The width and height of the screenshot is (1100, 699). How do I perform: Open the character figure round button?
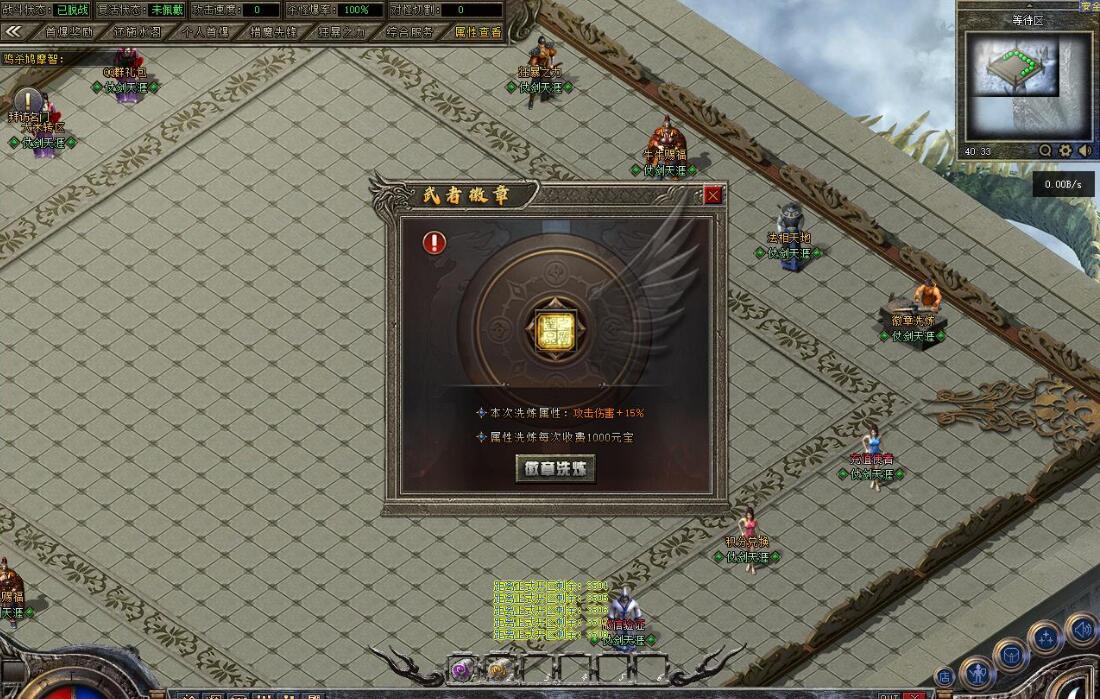pos(977,674)
